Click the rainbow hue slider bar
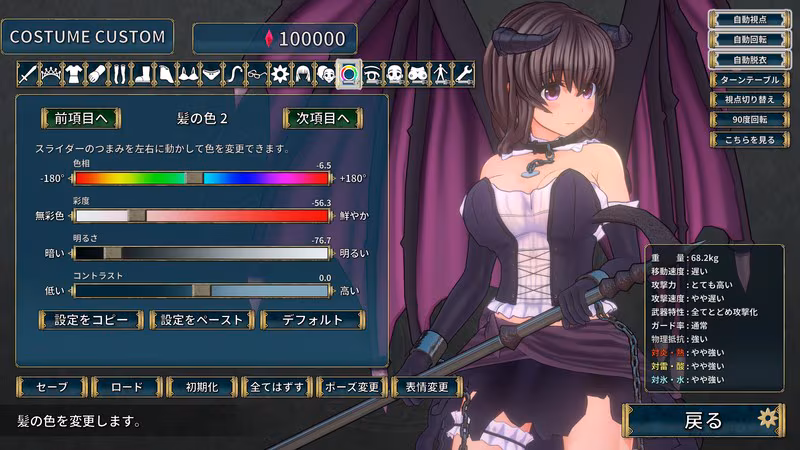This screenshot has width=800, height=450. point(202,178)
